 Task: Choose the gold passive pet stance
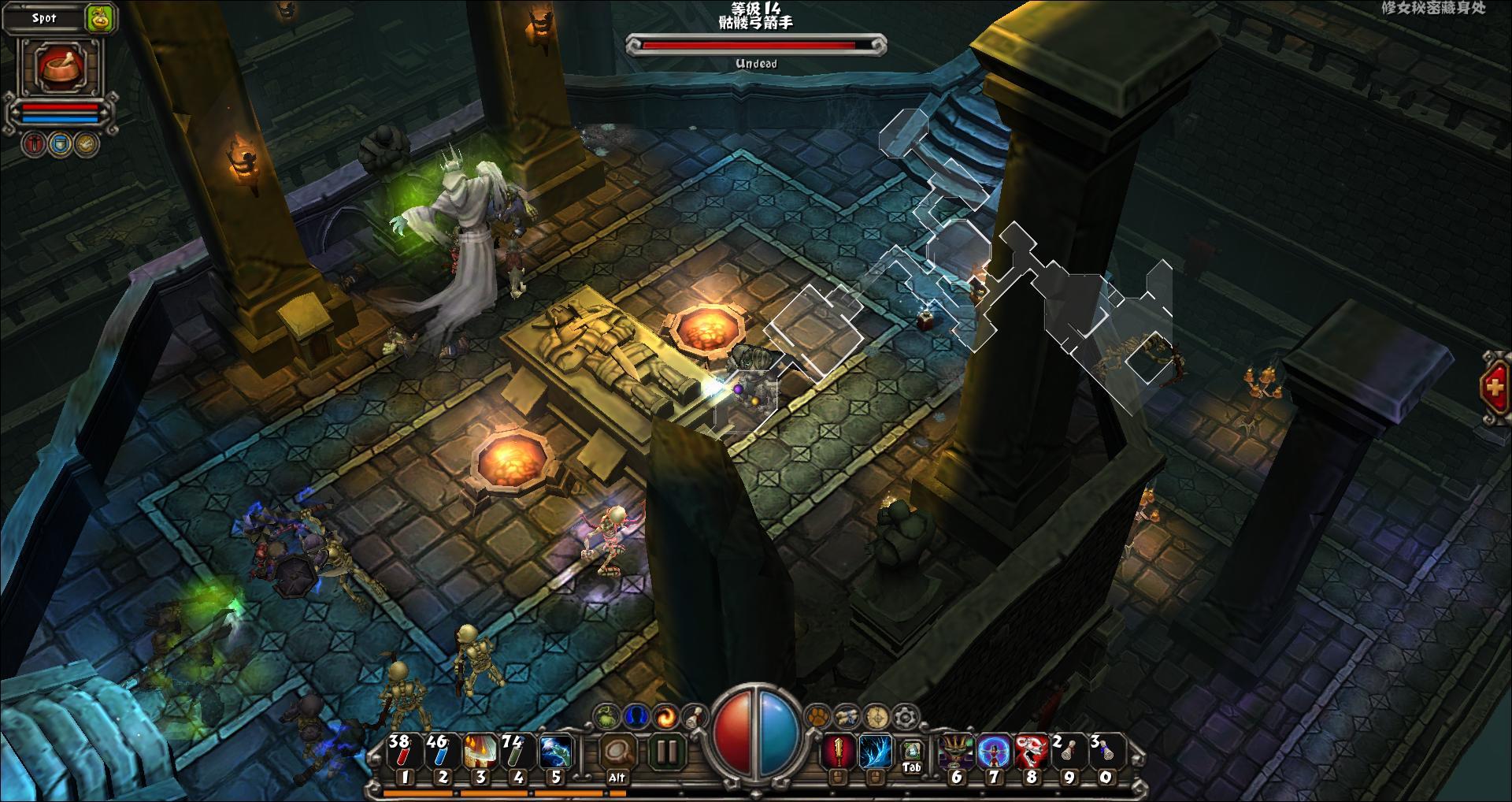(87, 143)
